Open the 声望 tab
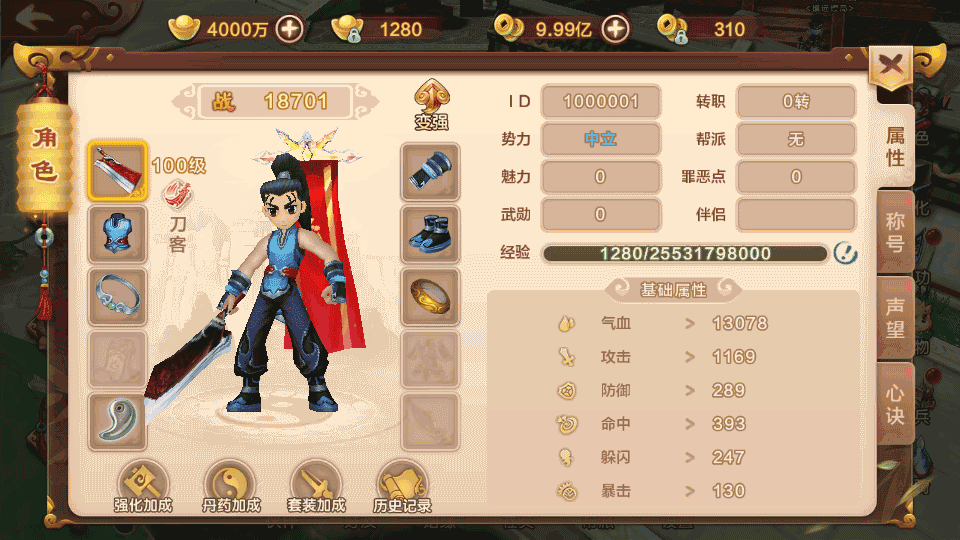This screenshot has width=960, height=540. 895,318
